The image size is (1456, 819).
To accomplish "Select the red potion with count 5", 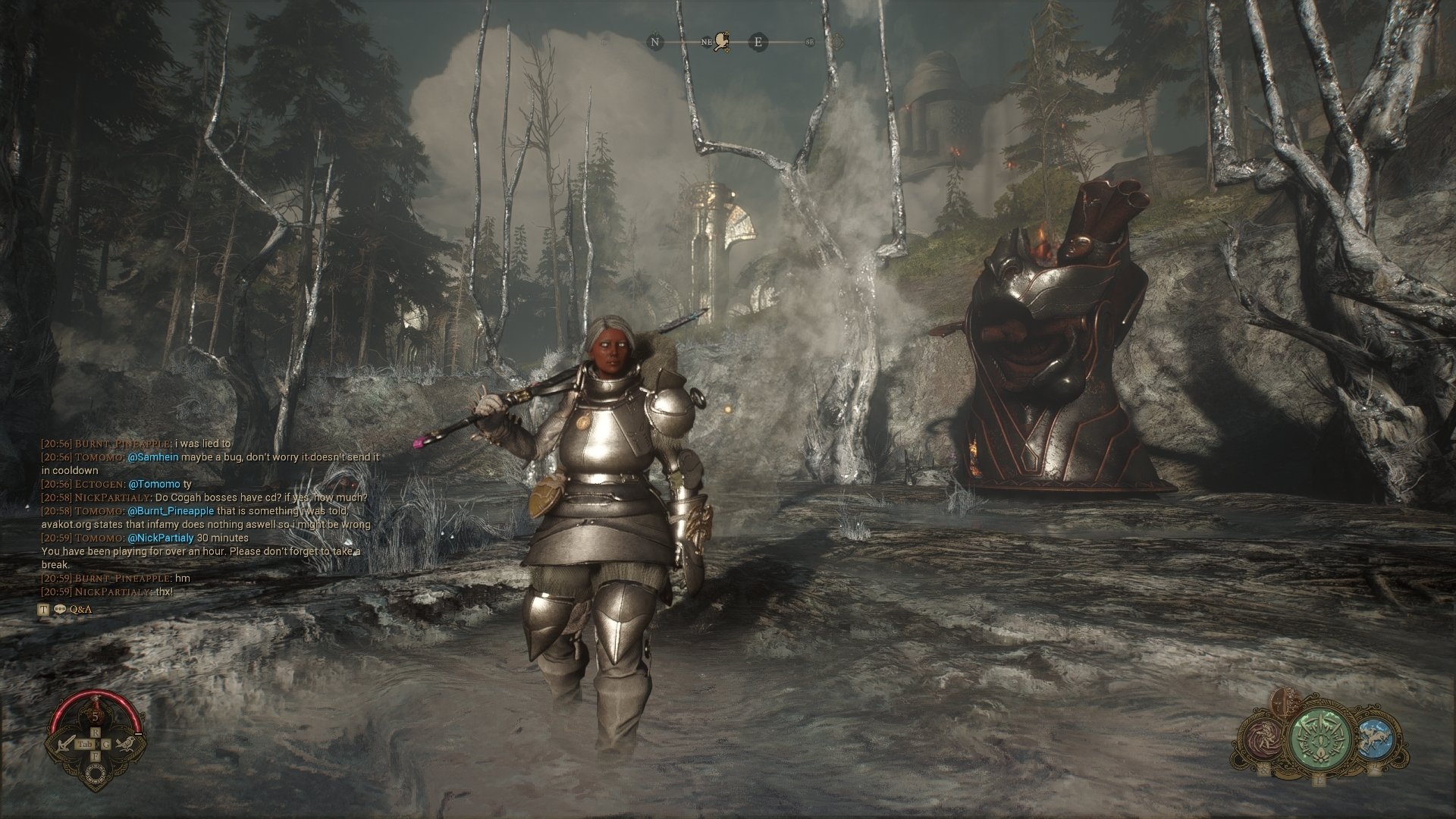I will point(96,714).
